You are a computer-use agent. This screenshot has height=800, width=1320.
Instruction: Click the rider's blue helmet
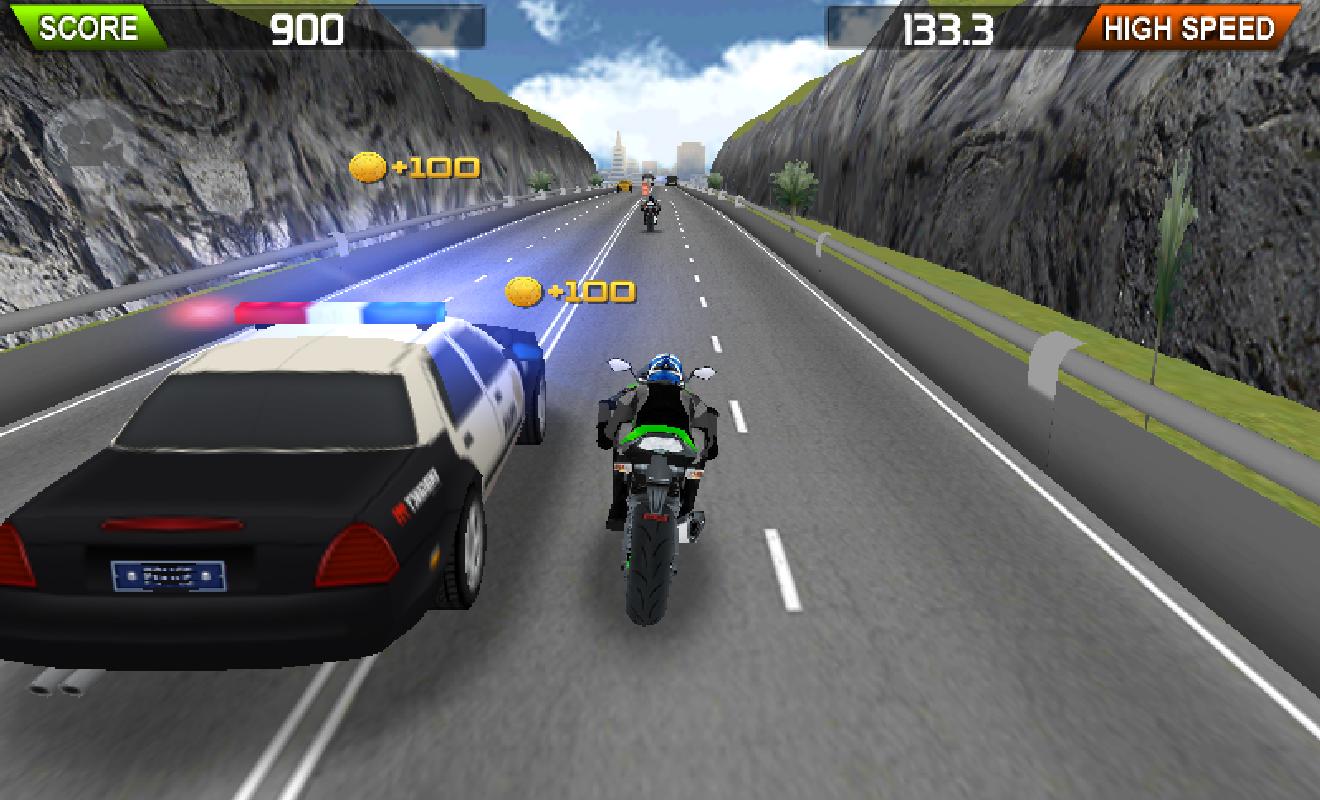tap(664, 366)
